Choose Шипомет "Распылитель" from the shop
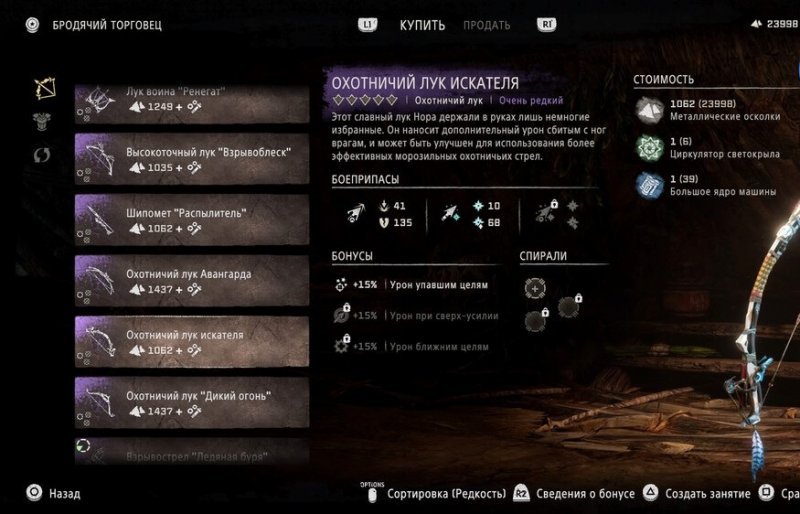Viewport: 800px width, 514px height. [190, 220]
